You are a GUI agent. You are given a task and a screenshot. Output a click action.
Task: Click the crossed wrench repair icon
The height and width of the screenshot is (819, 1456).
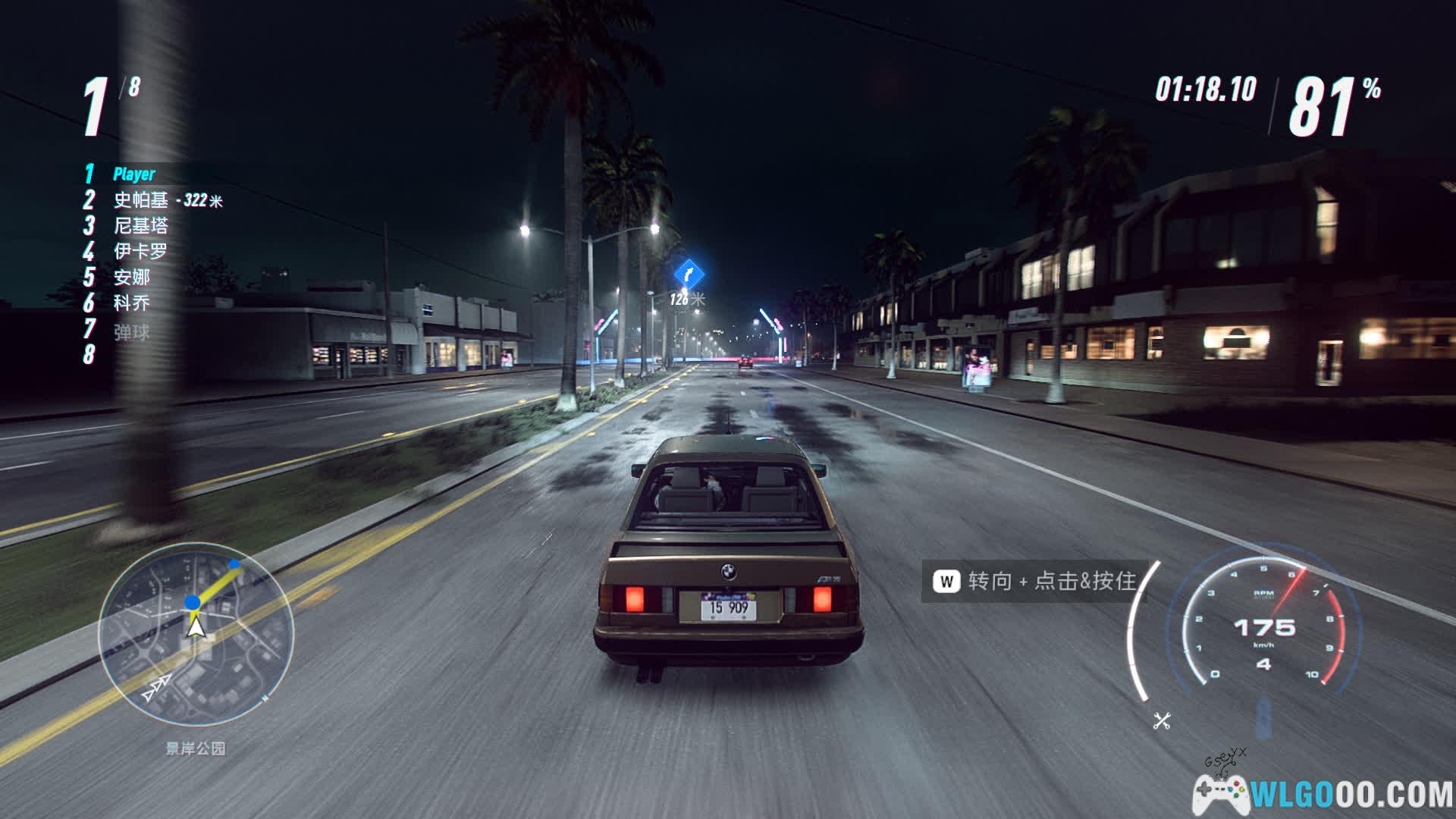click(1162, 720)
